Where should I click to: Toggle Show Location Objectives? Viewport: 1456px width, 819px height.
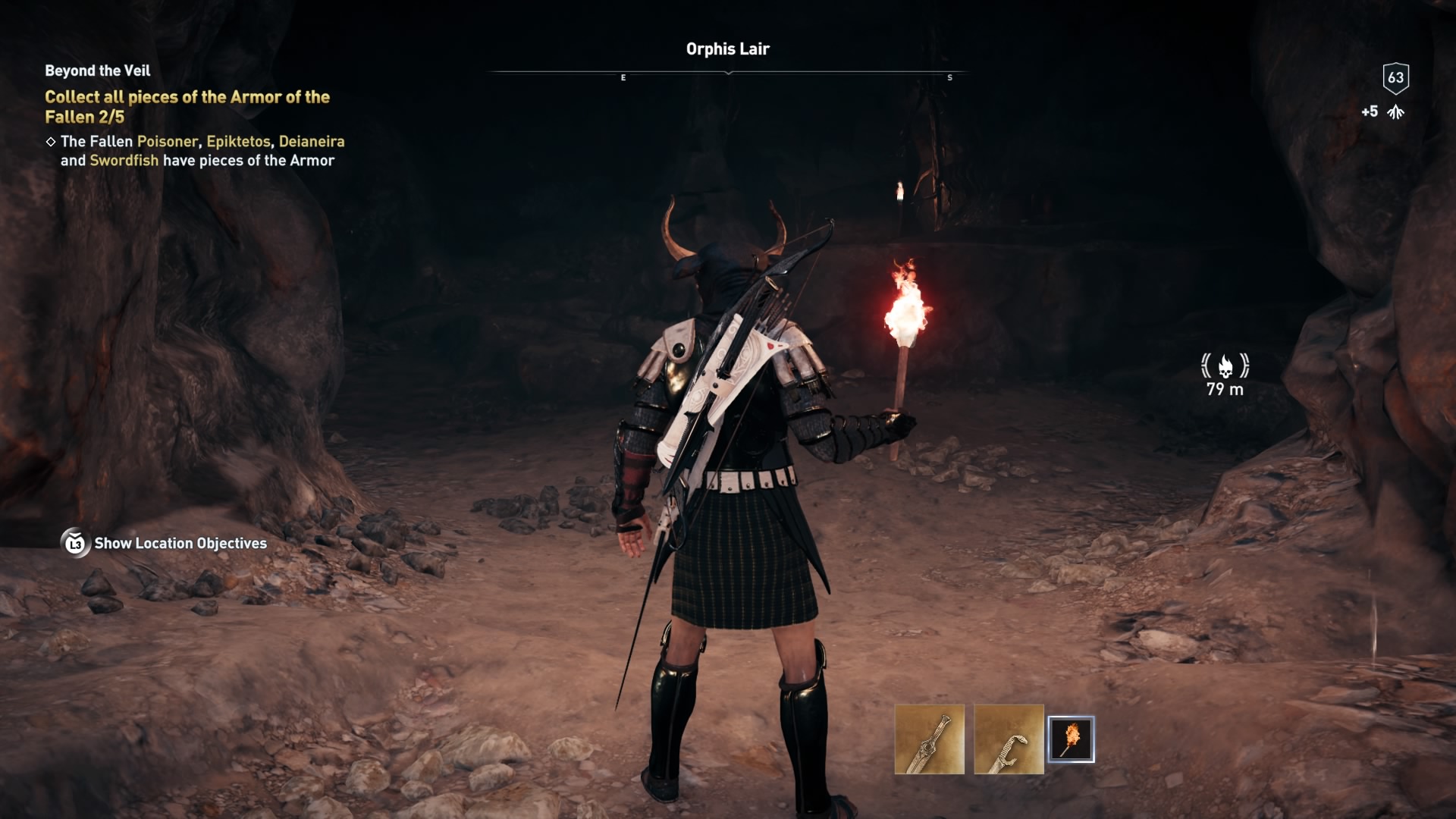pyautogui.click(x=179, y=543)
